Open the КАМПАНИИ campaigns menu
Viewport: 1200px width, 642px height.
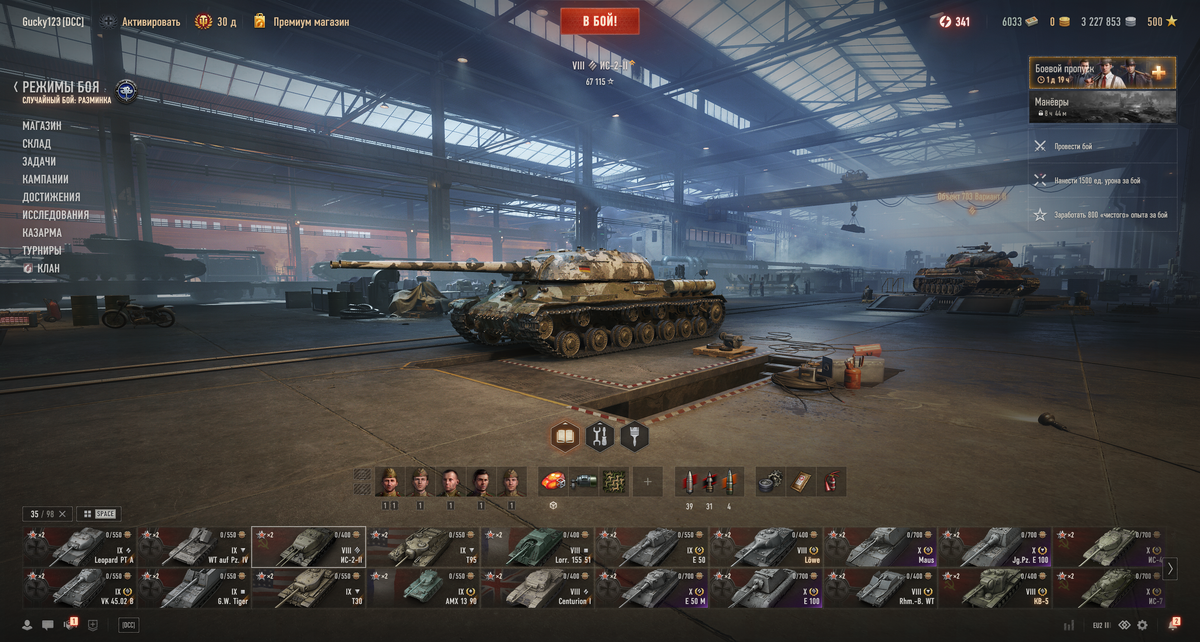click(x=46, y=179)
